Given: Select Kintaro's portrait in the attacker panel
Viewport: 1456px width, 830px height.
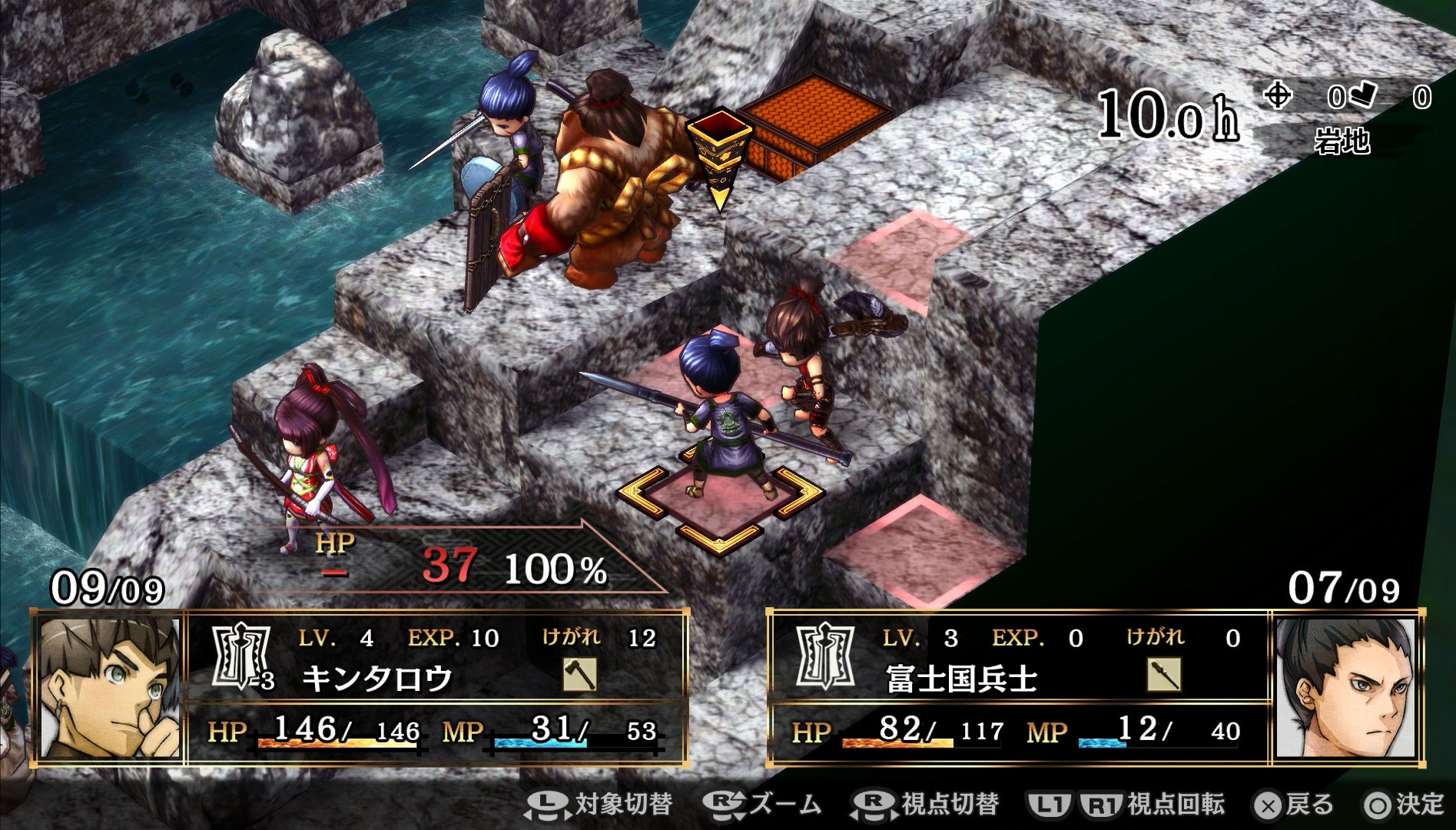Looking at the screenshot, I should coord(108,689).
